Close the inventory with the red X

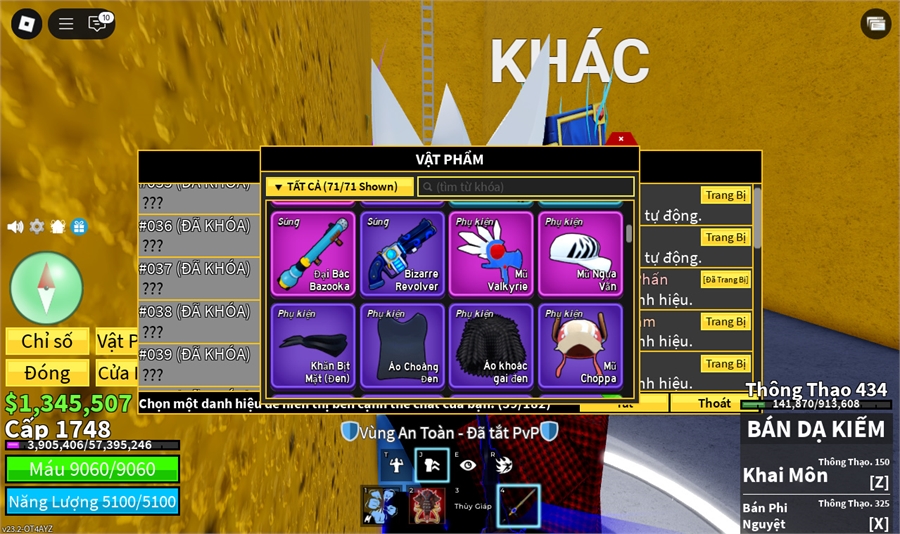pyautogui.click(x=621, y=139)
